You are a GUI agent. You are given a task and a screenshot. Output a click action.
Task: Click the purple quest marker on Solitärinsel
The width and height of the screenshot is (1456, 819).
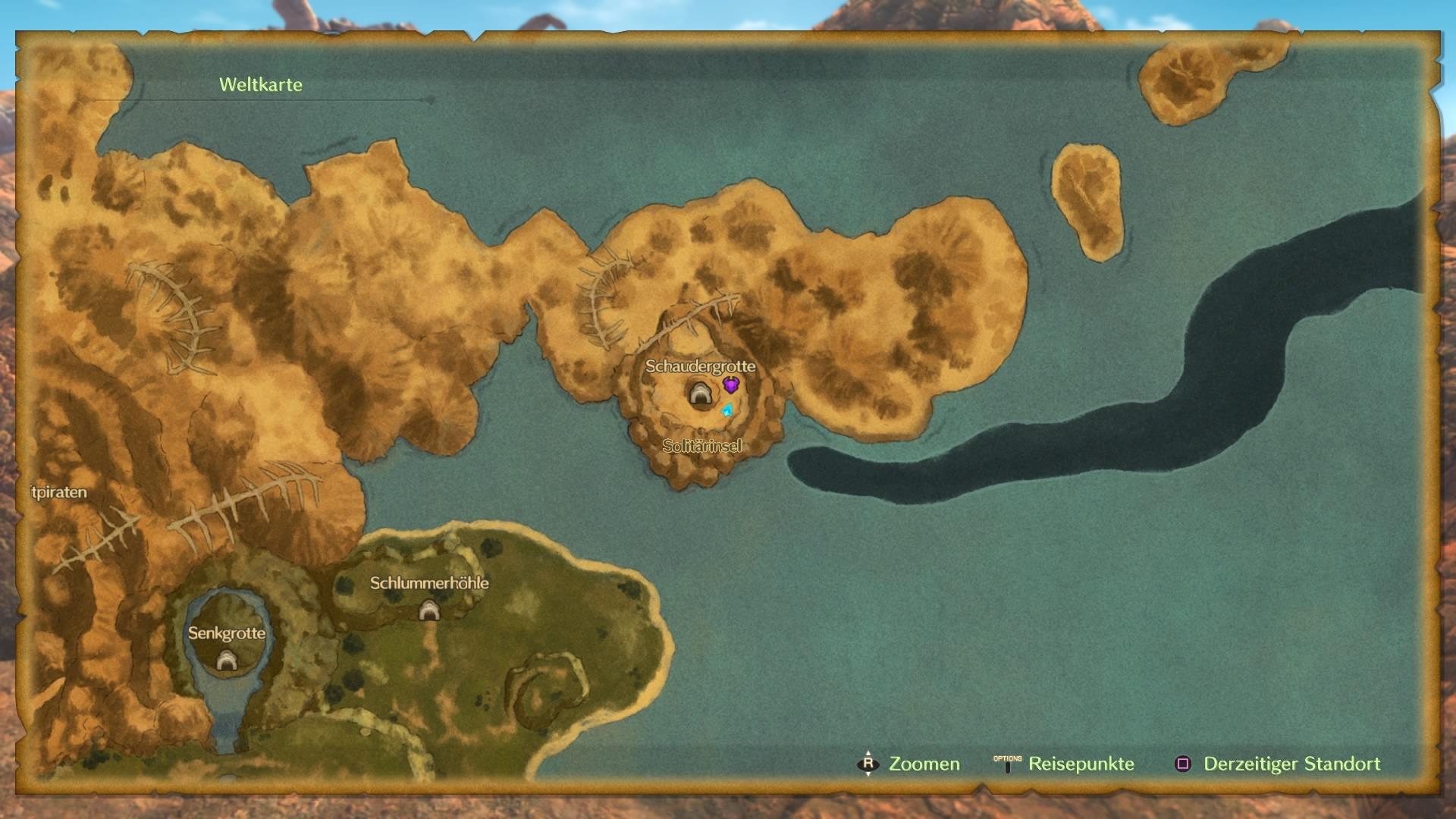click(730, 384)
